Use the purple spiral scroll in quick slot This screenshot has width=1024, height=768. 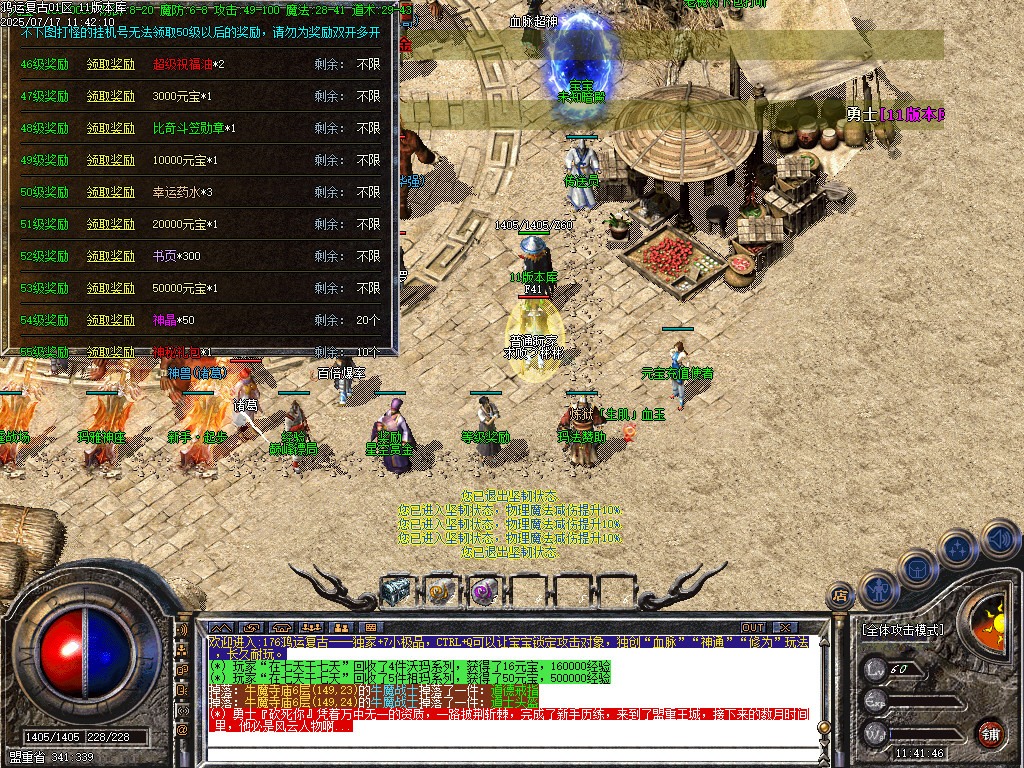point(484,591)
